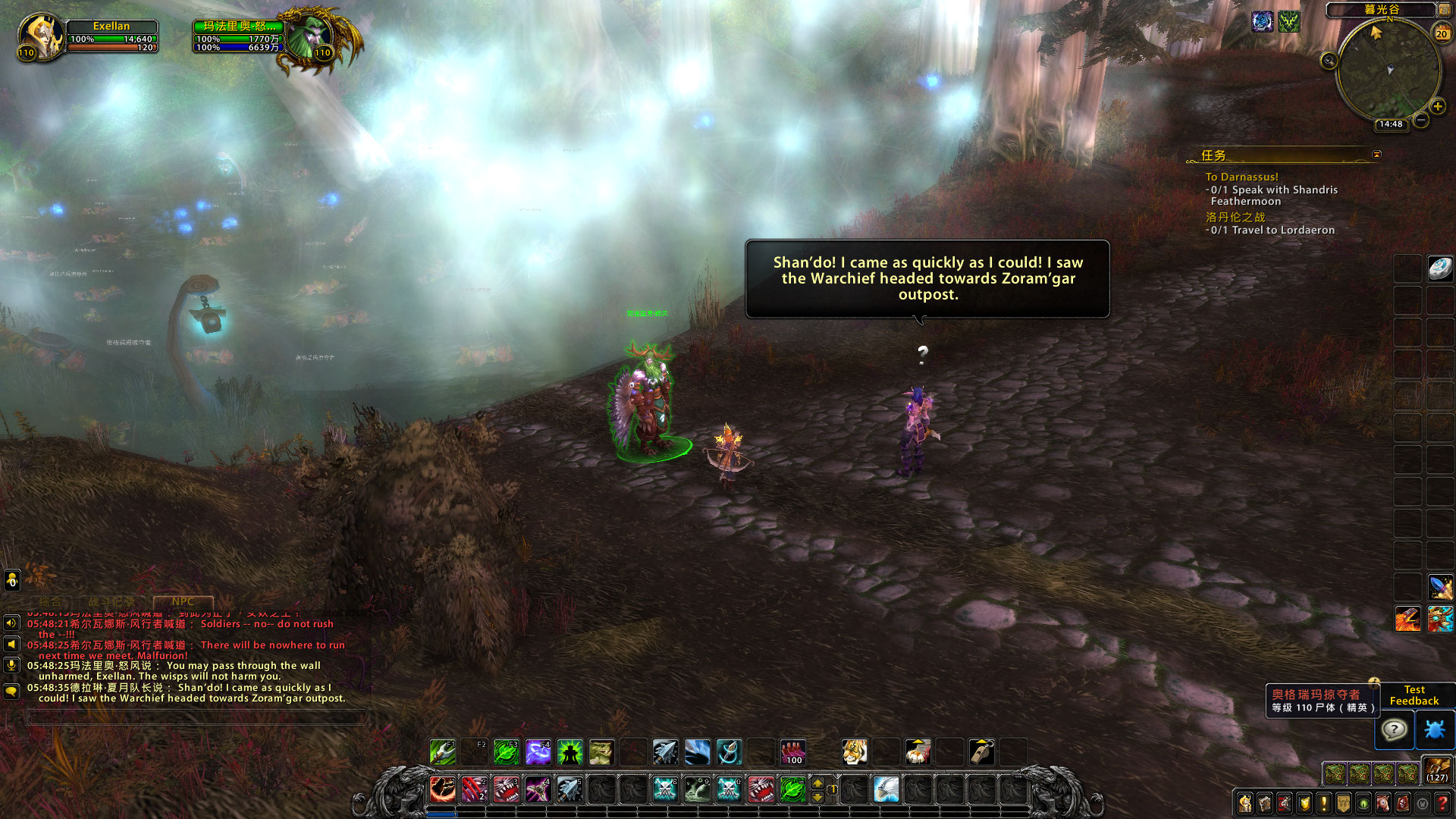Open the calendar showing day 20

[x=1442, y=33]
